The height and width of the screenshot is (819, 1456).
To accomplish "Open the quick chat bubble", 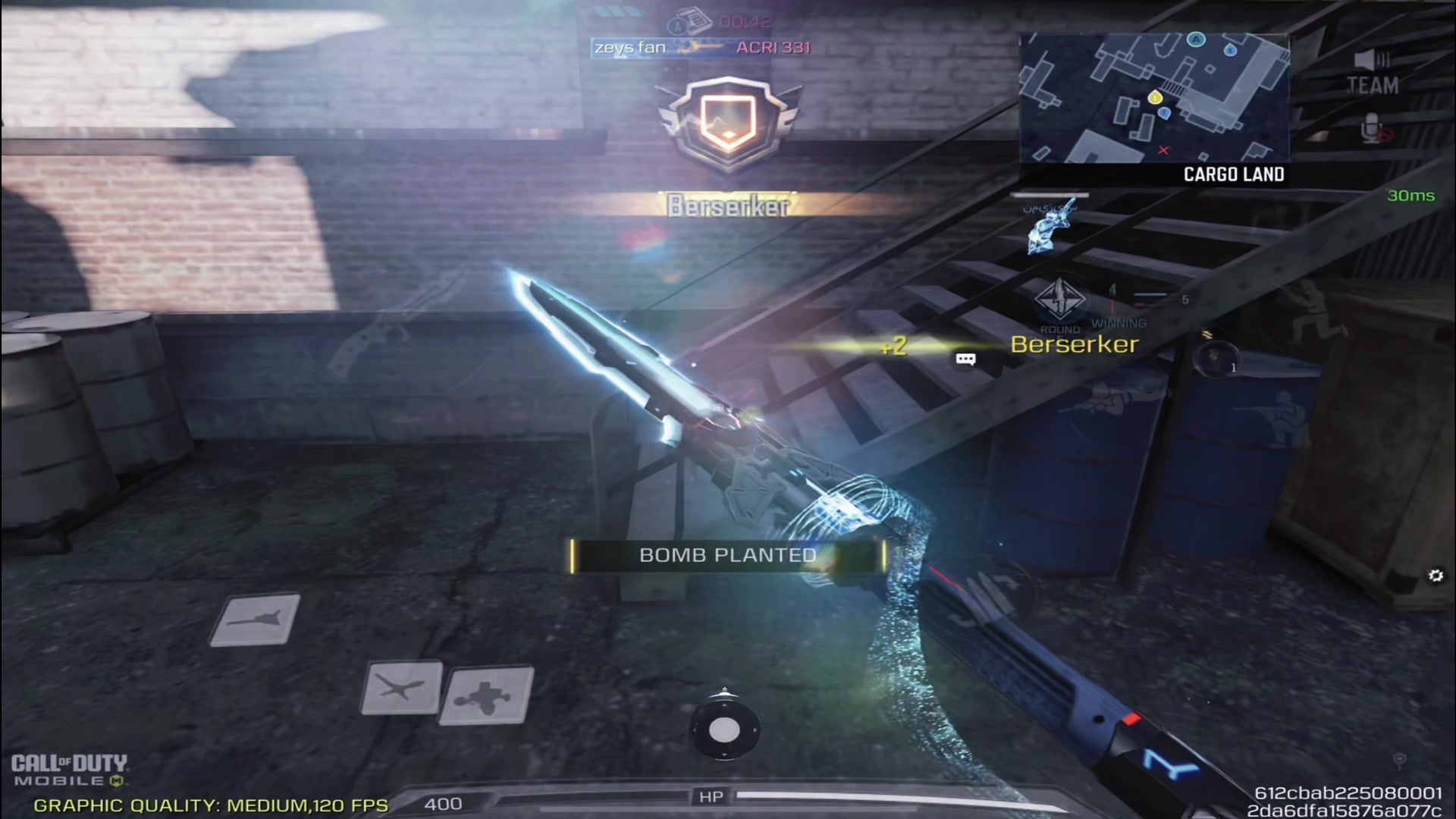I will [965, 359].
